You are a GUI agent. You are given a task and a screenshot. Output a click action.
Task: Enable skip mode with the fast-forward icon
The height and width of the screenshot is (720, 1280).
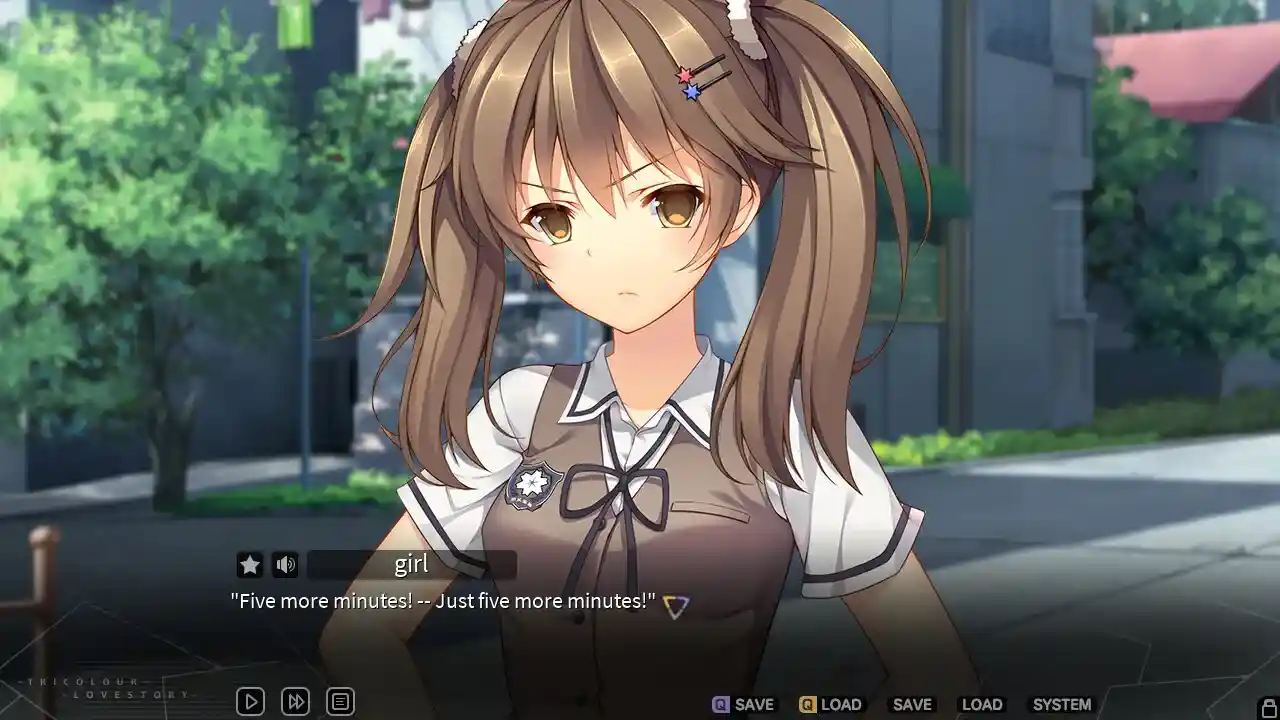(295, 701)
